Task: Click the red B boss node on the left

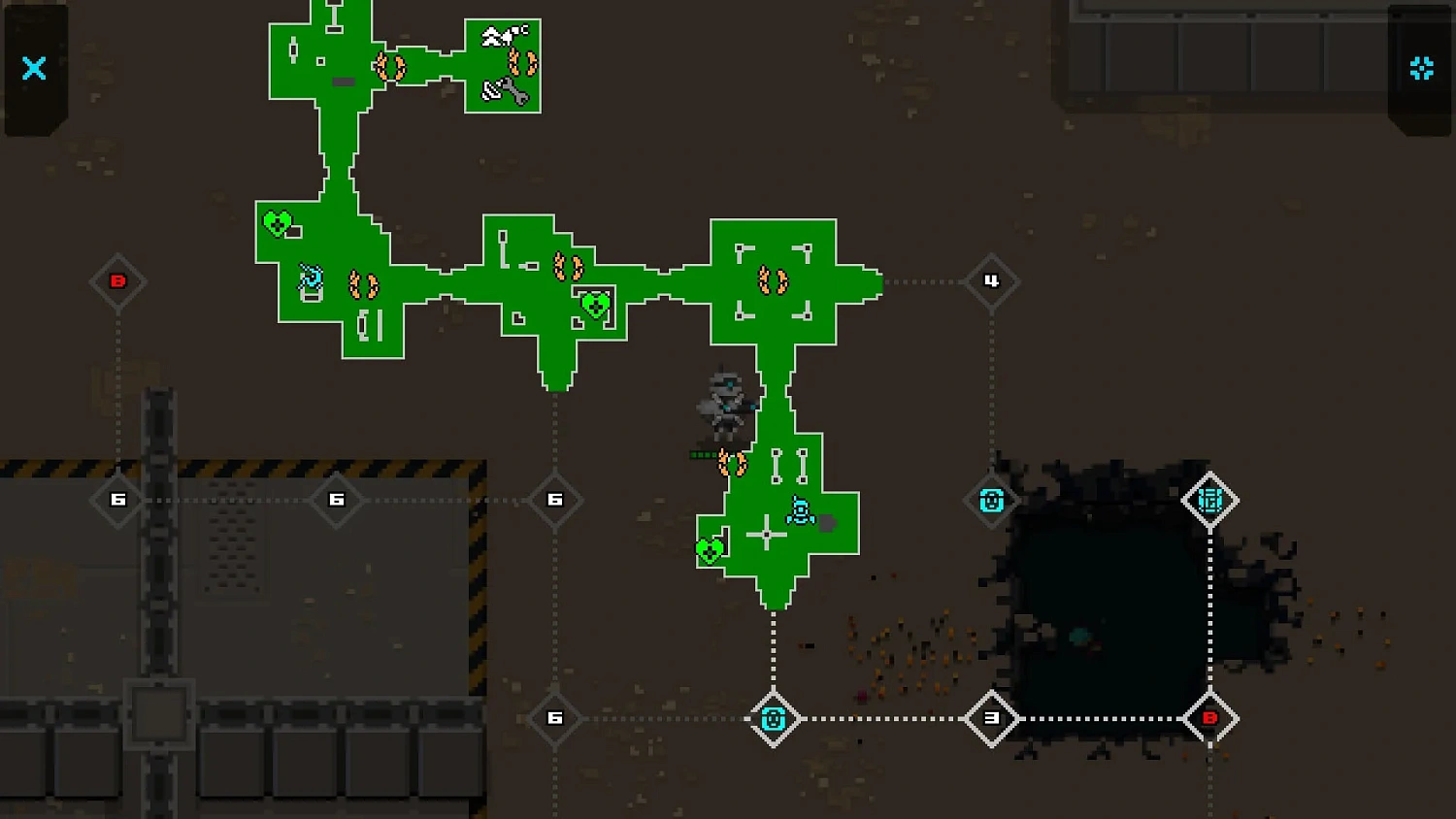Action: tap(118, 281)
